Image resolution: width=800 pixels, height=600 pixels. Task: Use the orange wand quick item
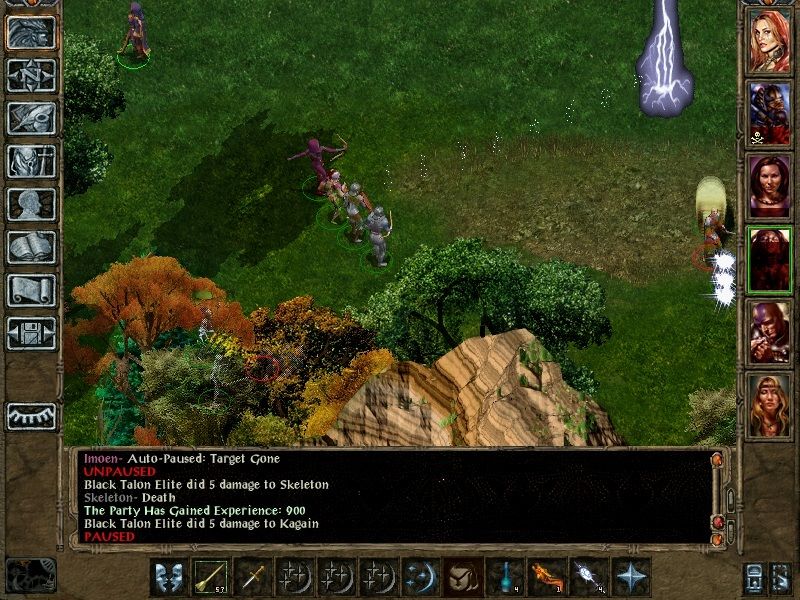click(546, 577)
